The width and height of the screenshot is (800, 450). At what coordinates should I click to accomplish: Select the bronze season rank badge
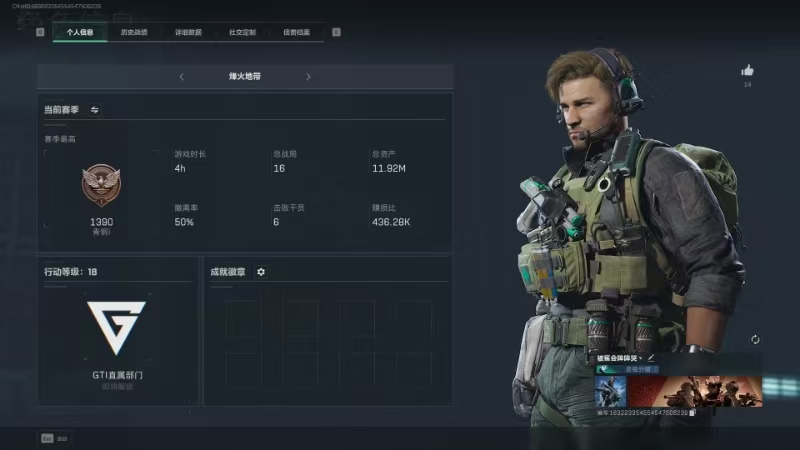[x=101, y=187]
